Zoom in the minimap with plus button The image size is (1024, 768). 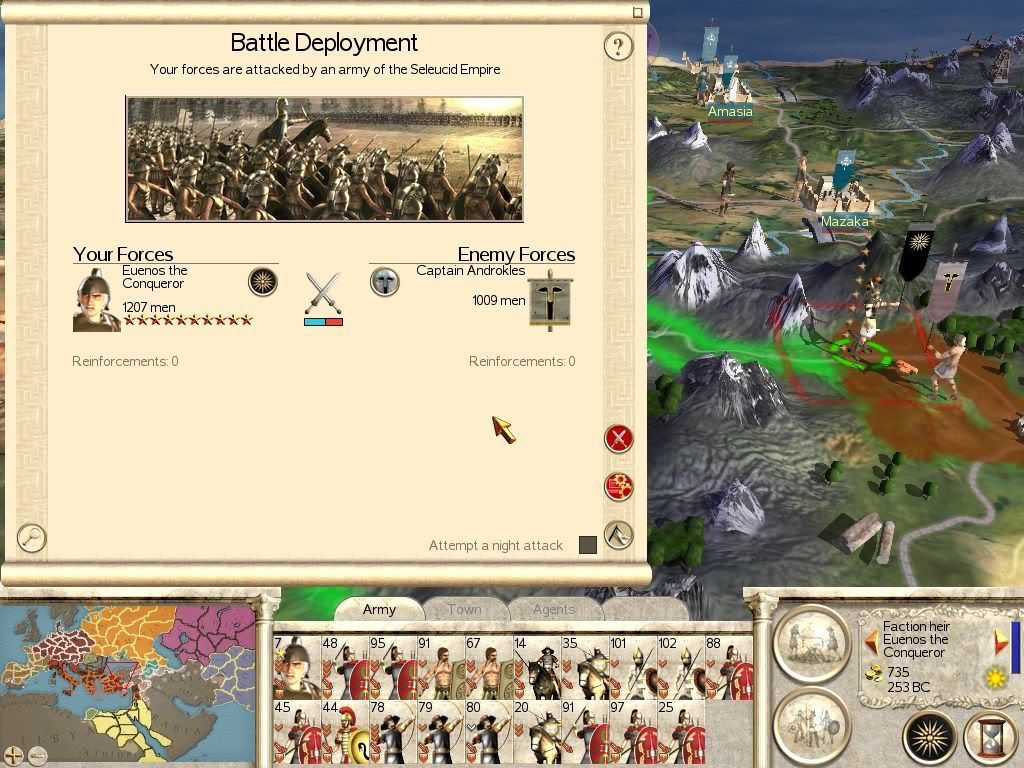pyautogui.click(x=12, y=756)
